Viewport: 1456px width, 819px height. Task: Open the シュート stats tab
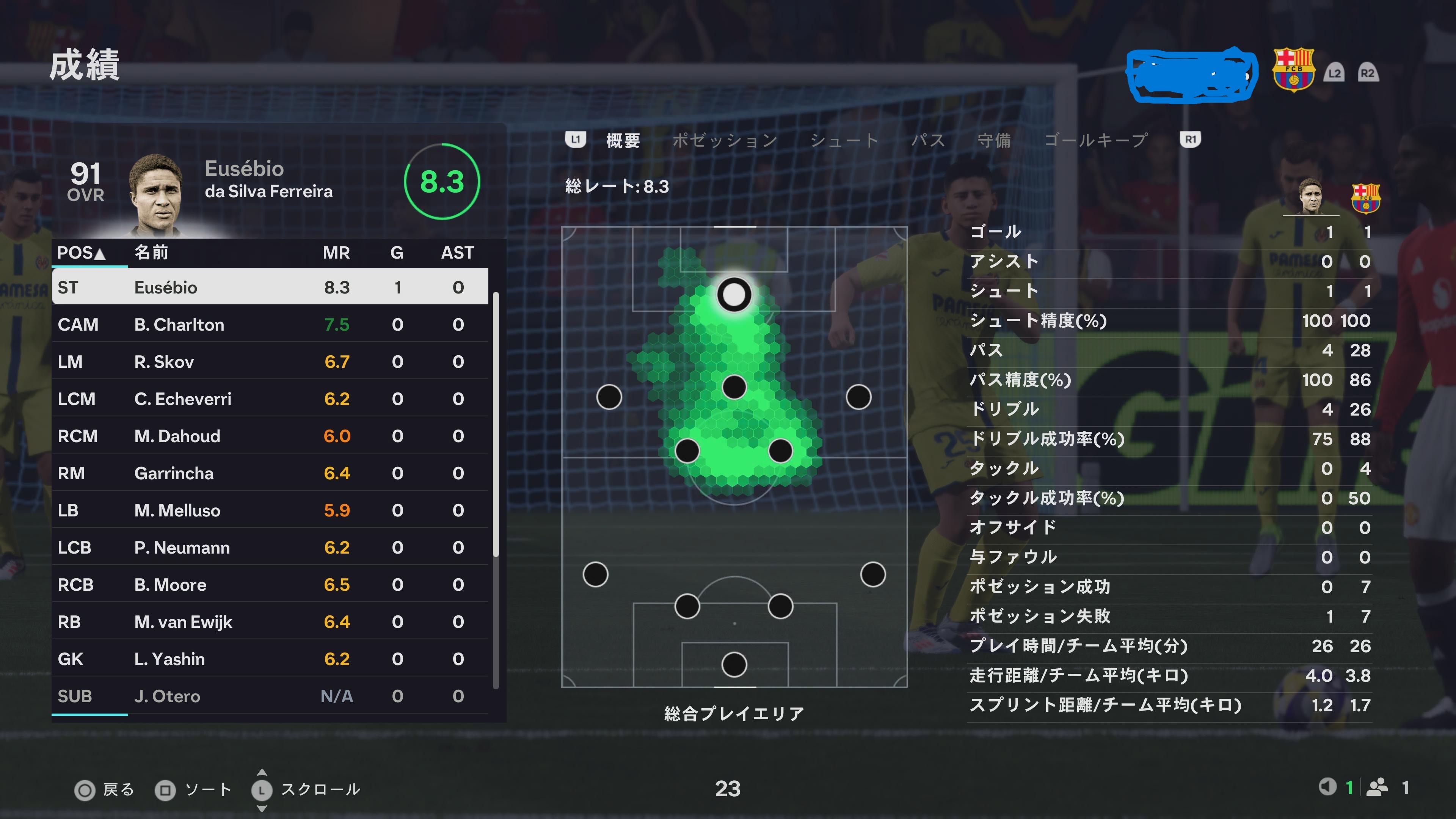click(x=844, y=140)
